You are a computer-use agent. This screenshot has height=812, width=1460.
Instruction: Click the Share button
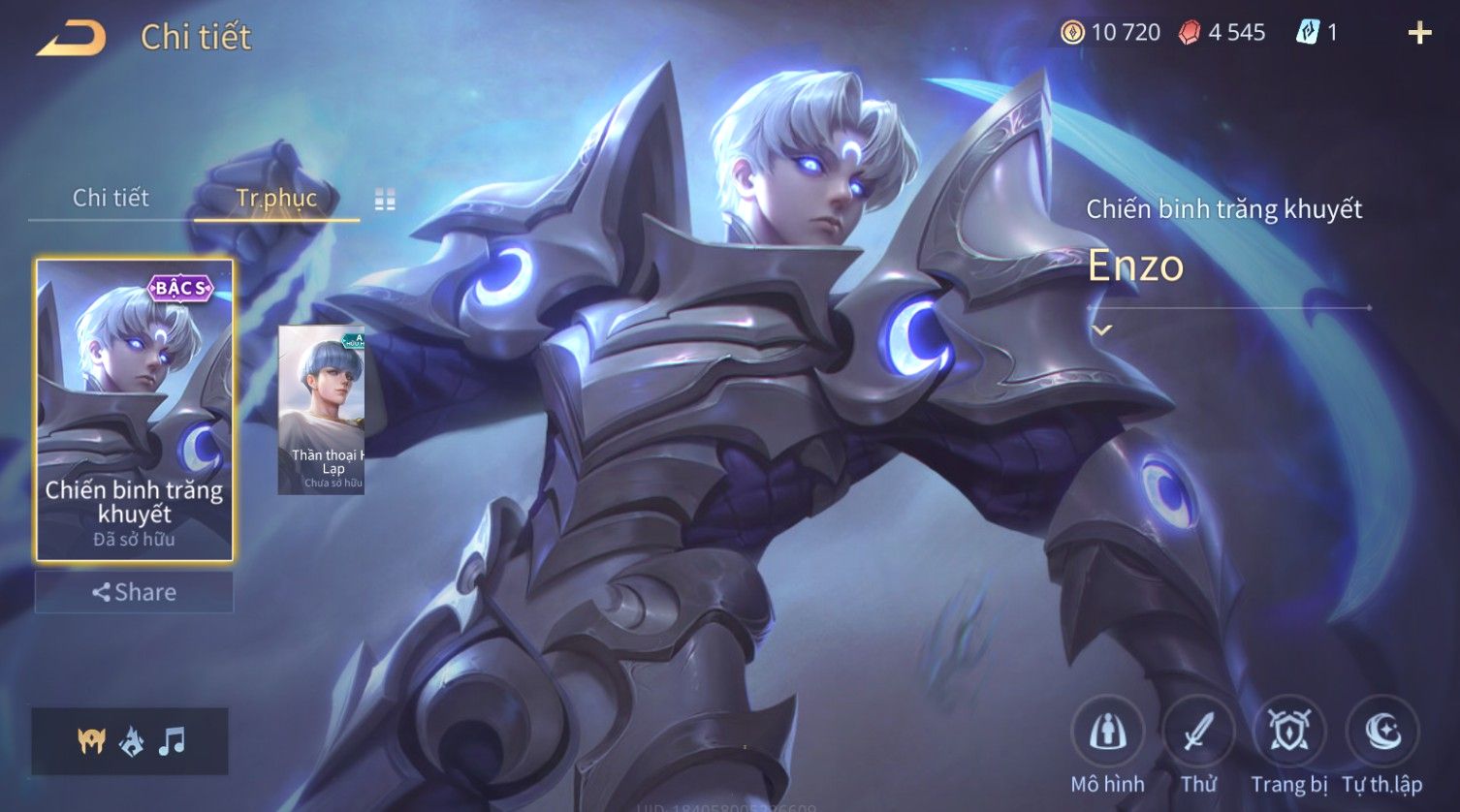click(x=135, y=592)
